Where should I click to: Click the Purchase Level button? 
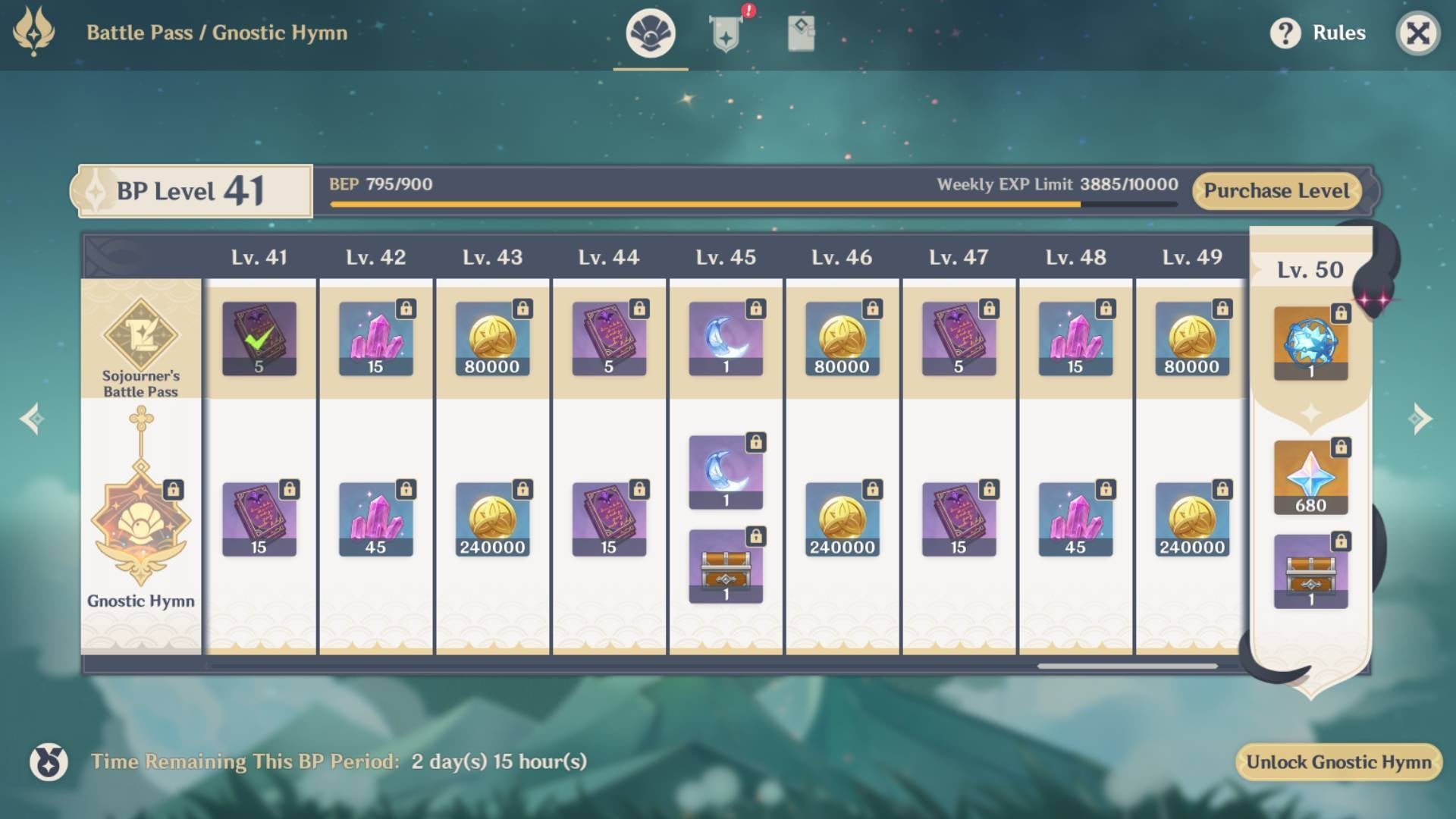1276,191
